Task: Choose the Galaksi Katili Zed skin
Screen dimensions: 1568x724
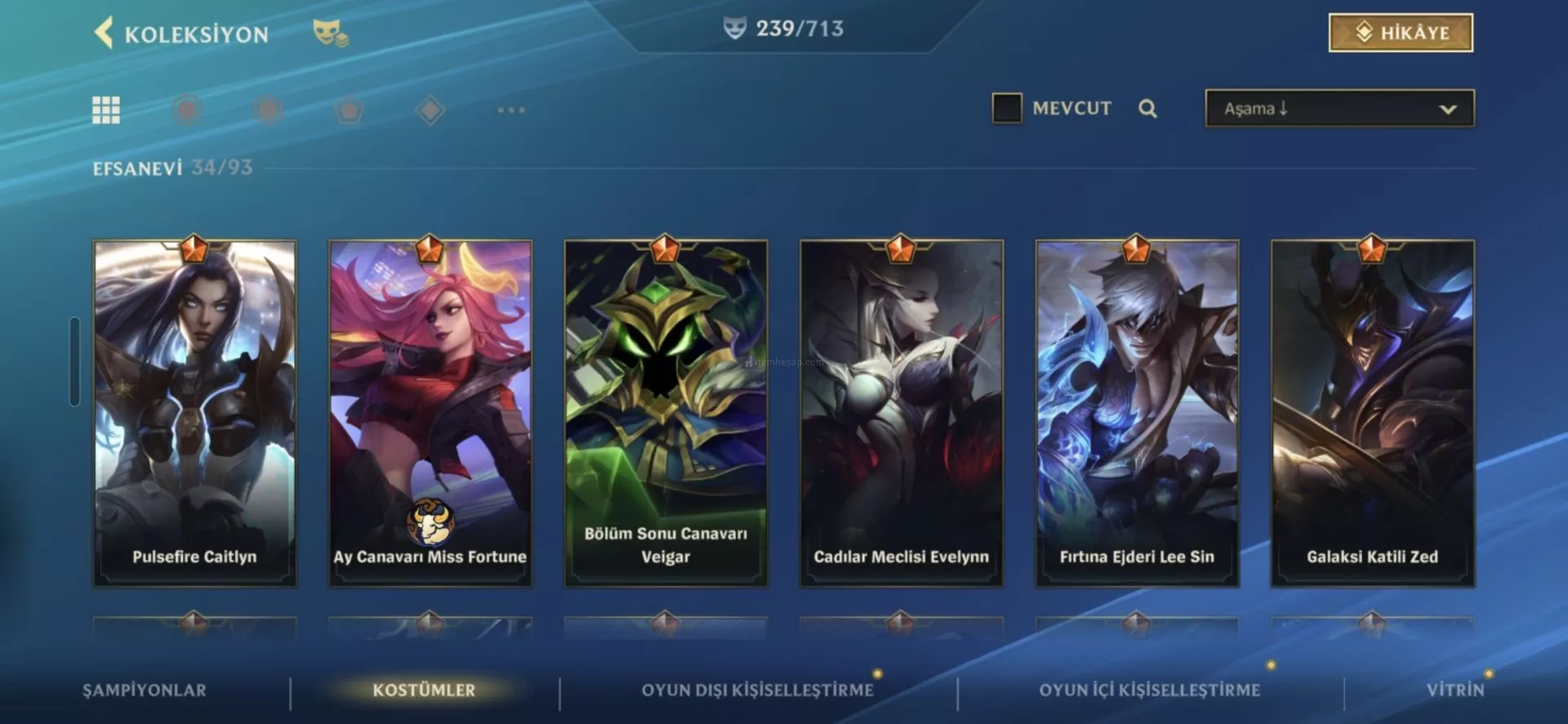Action: 1372,413
